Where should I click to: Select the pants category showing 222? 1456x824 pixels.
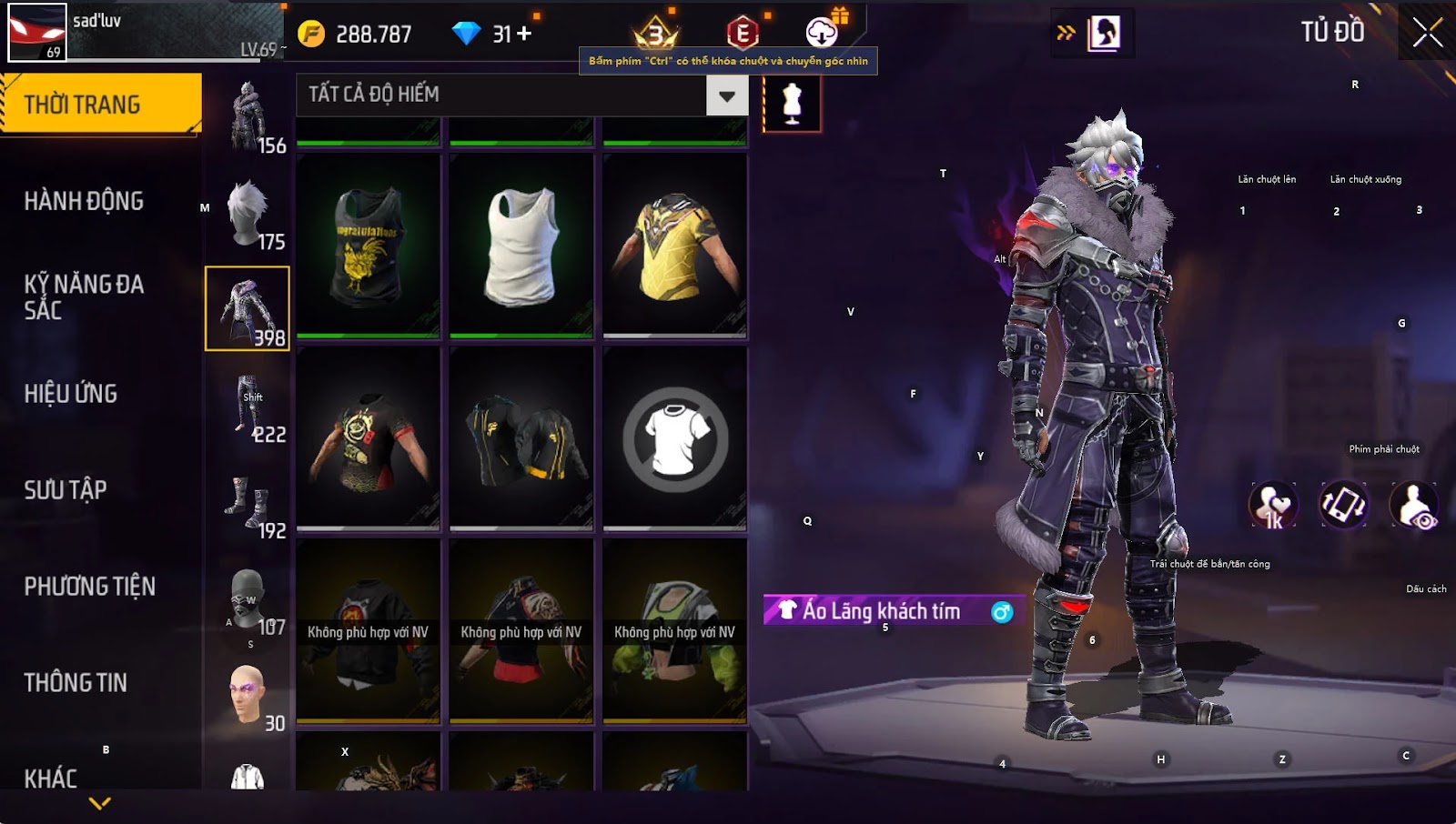248,408
